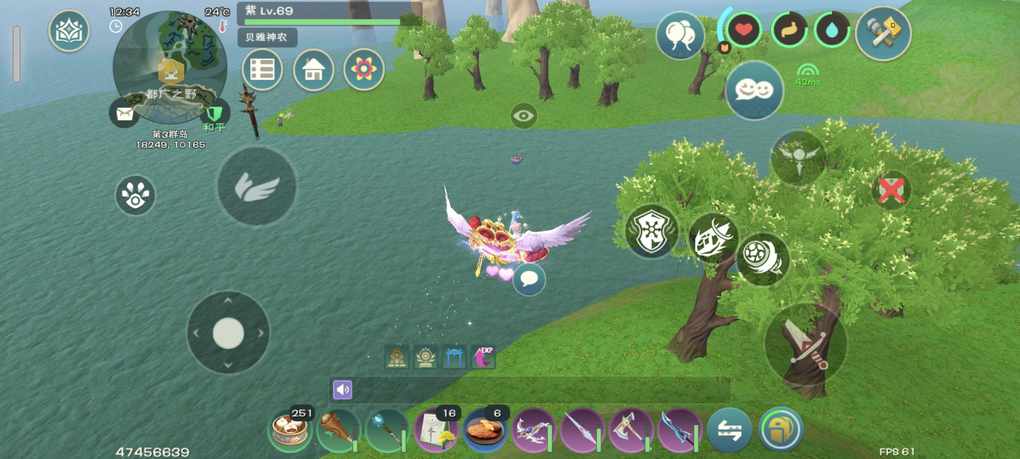This screenshot has width=1020, height=459.
Task: Open the balloons icon button
Action: pyautogui.click(x=680, y=36)
